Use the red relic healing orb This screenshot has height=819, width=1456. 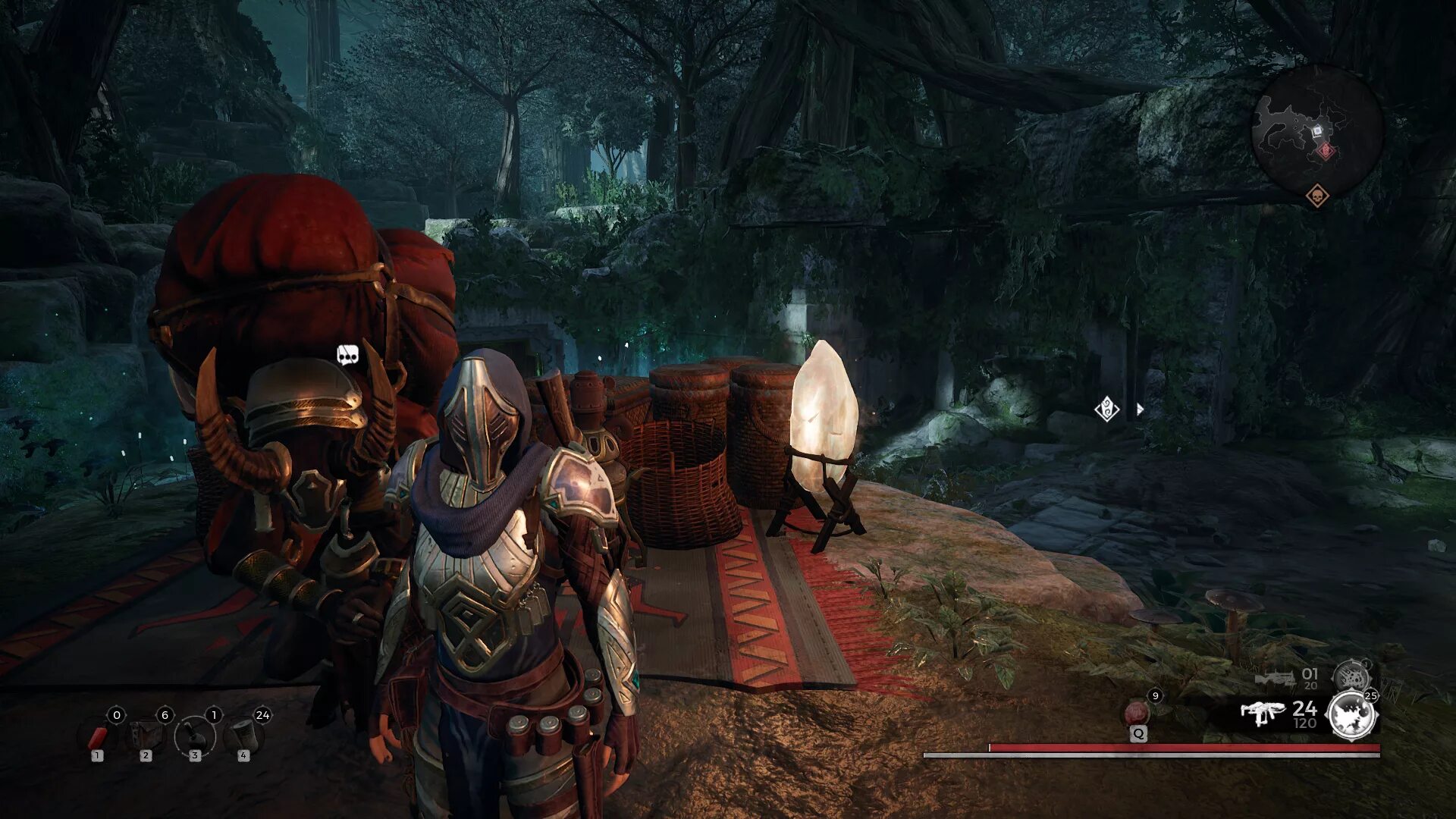click(x=1137, y=713)
